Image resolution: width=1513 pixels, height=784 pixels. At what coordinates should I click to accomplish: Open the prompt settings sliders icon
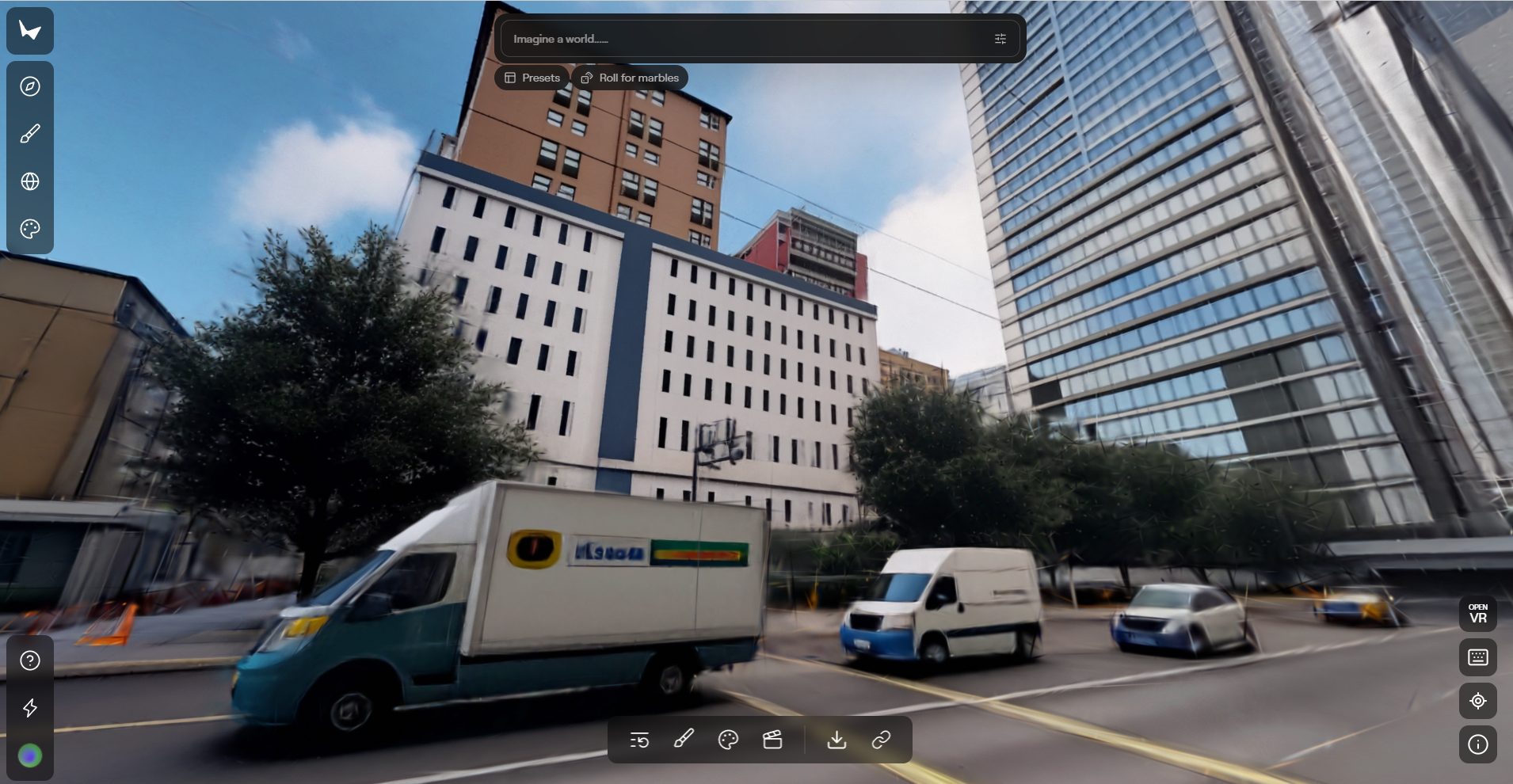tap(1000, 39)
